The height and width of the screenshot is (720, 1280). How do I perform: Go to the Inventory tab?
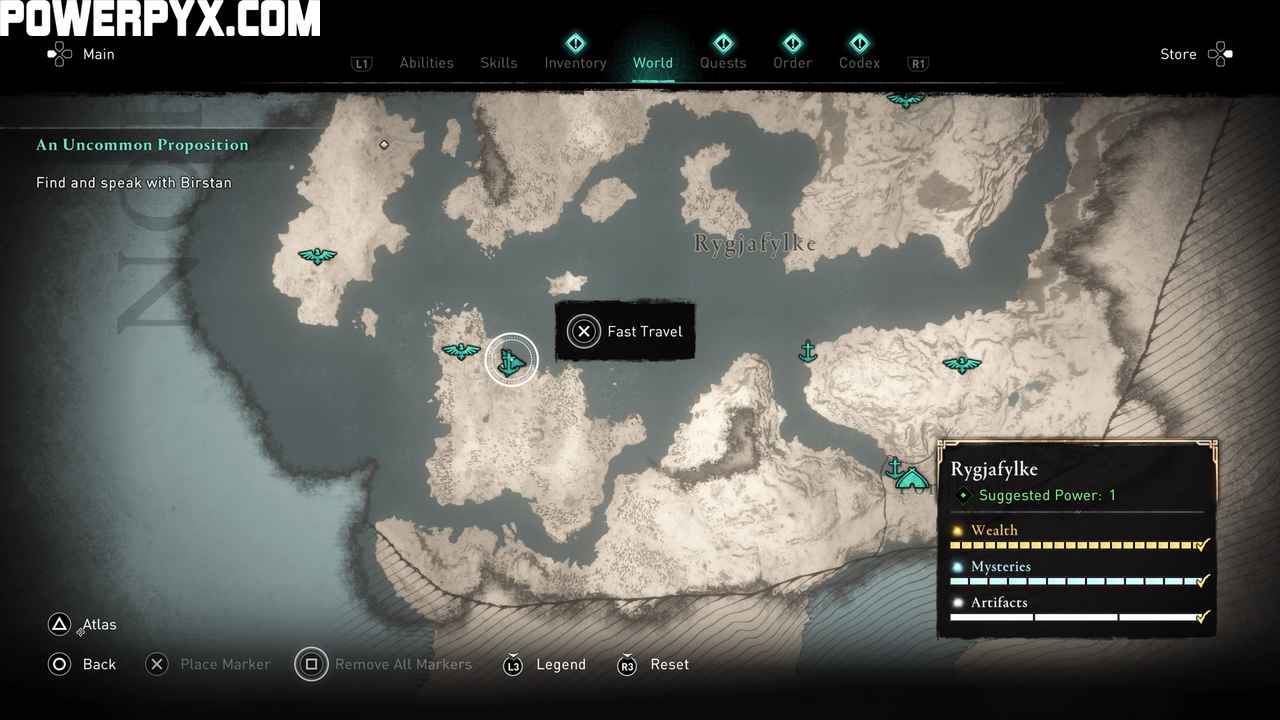[575, 63]
